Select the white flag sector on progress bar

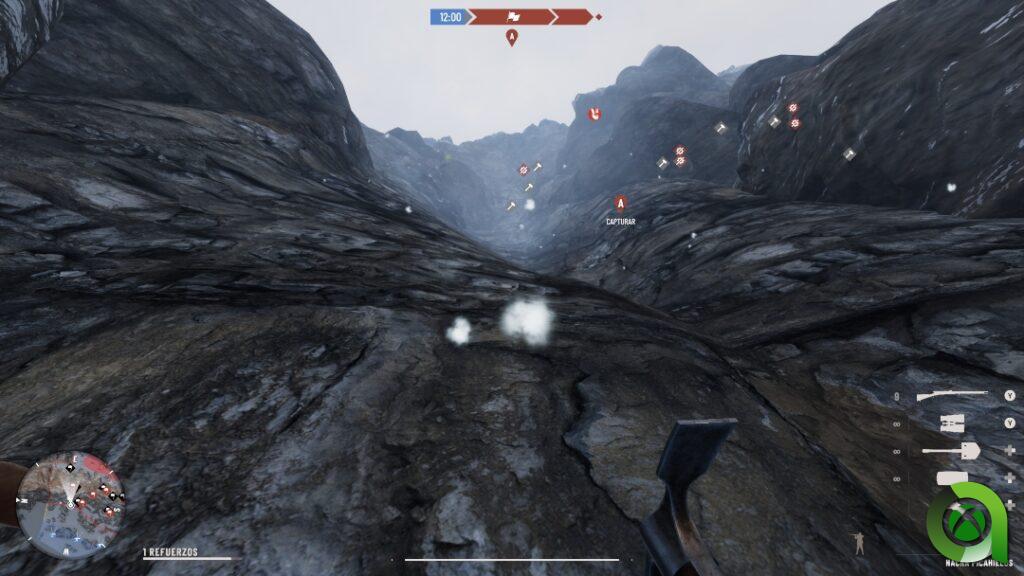pyautogui.click(x=515, y=17)
